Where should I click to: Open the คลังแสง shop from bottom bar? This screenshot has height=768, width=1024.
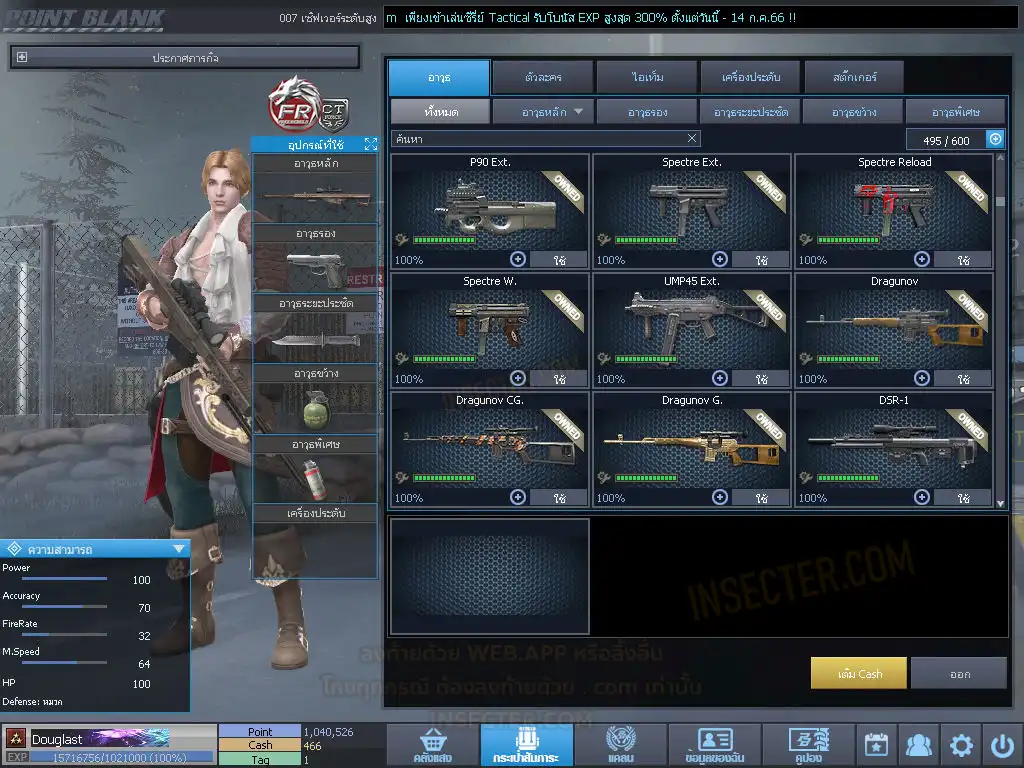click(431, 745)
